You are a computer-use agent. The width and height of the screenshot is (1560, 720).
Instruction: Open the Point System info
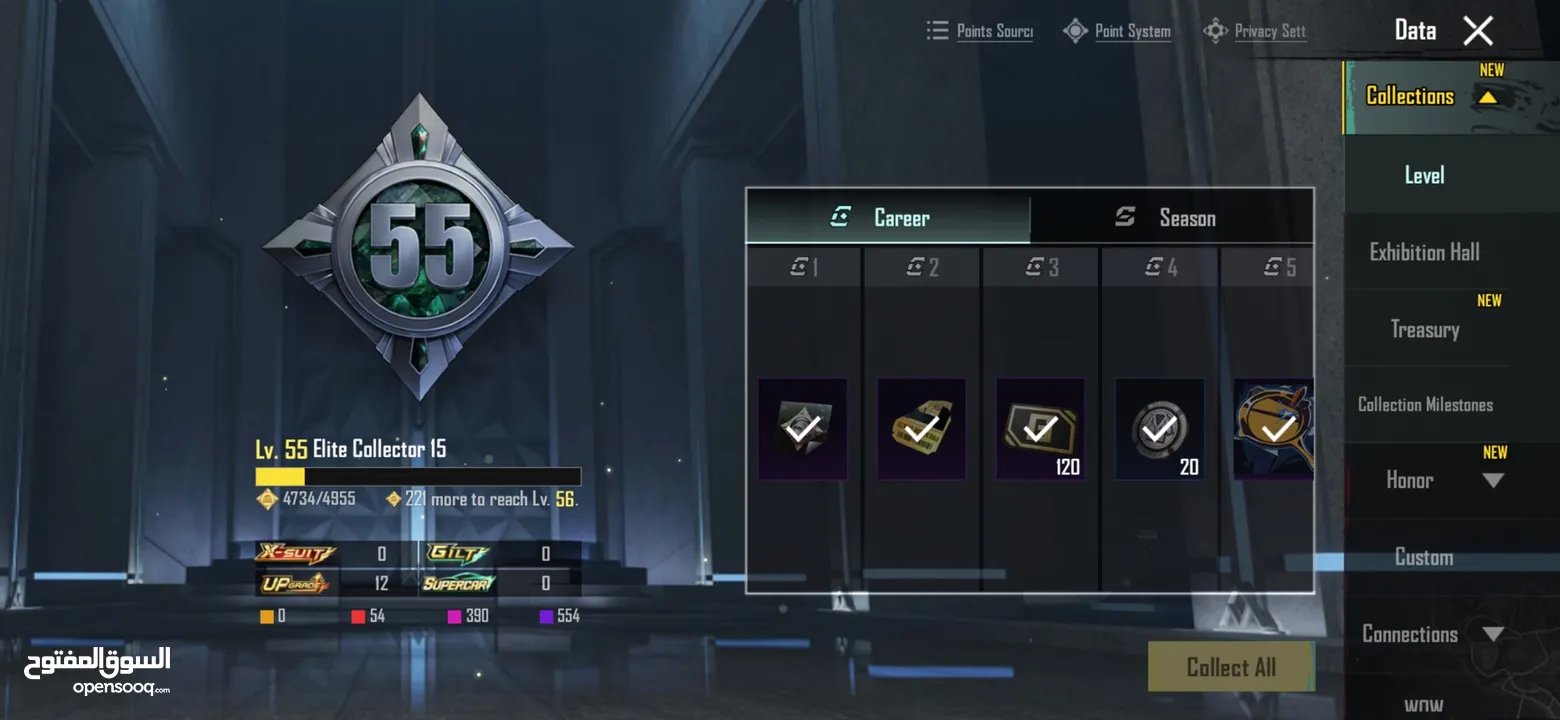(x=1118, y=31)
